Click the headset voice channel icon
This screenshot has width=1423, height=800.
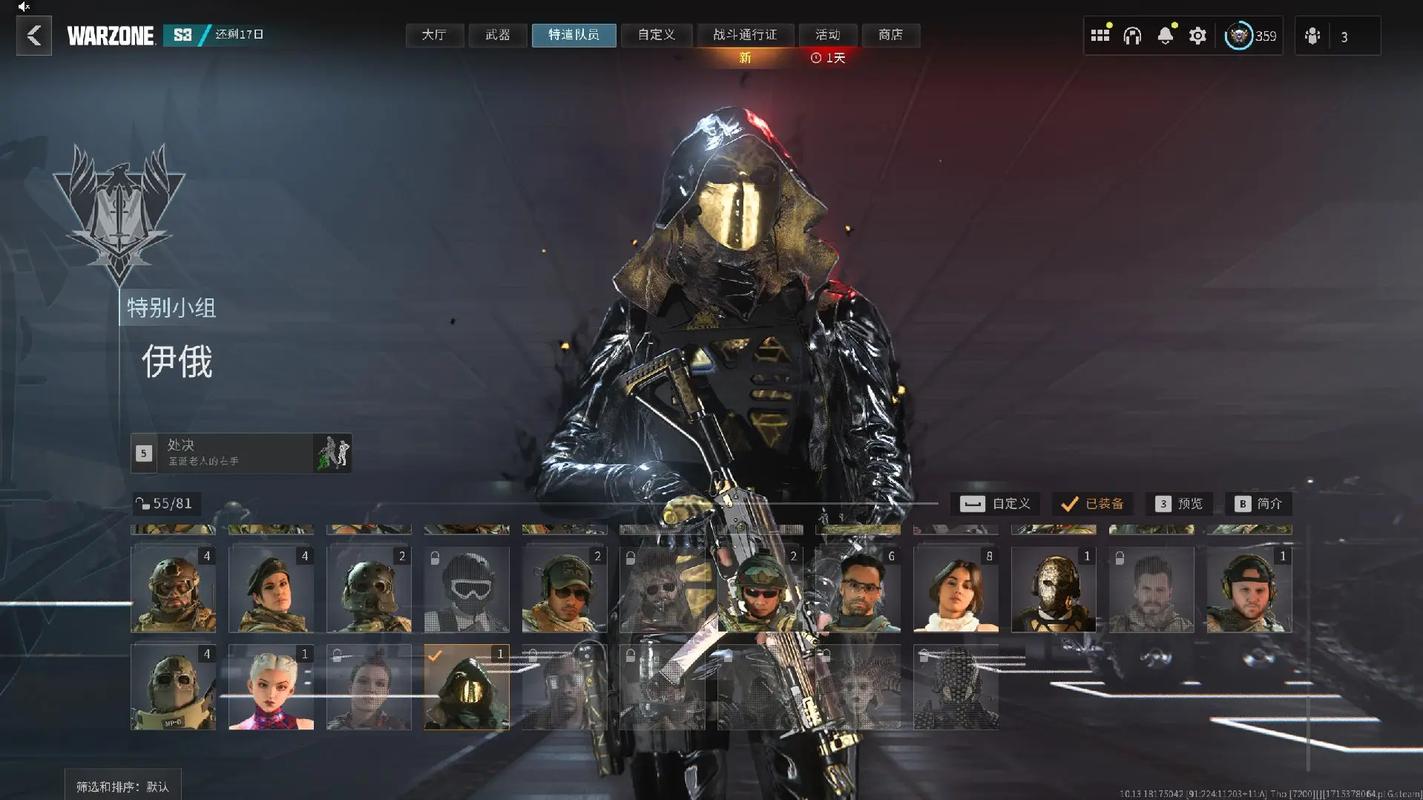click(x=1132, y=36)
